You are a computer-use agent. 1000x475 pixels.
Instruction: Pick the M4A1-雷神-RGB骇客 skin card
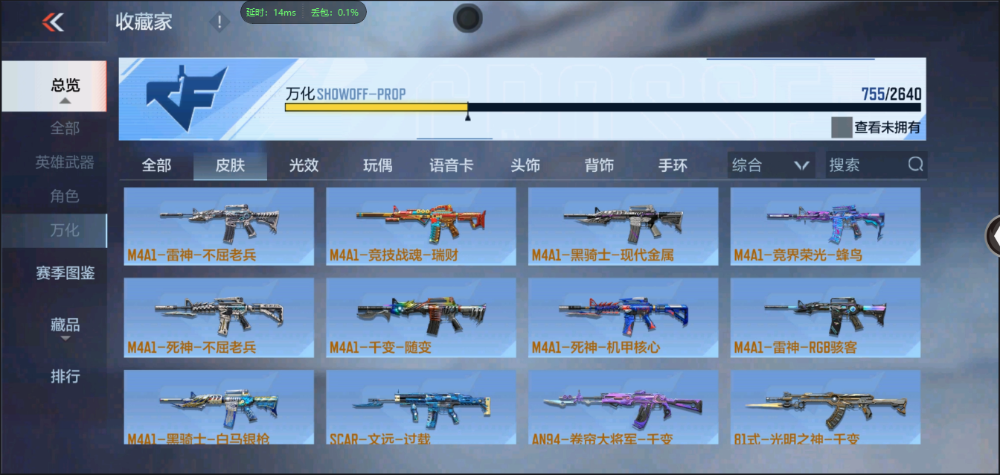(825, 317)
